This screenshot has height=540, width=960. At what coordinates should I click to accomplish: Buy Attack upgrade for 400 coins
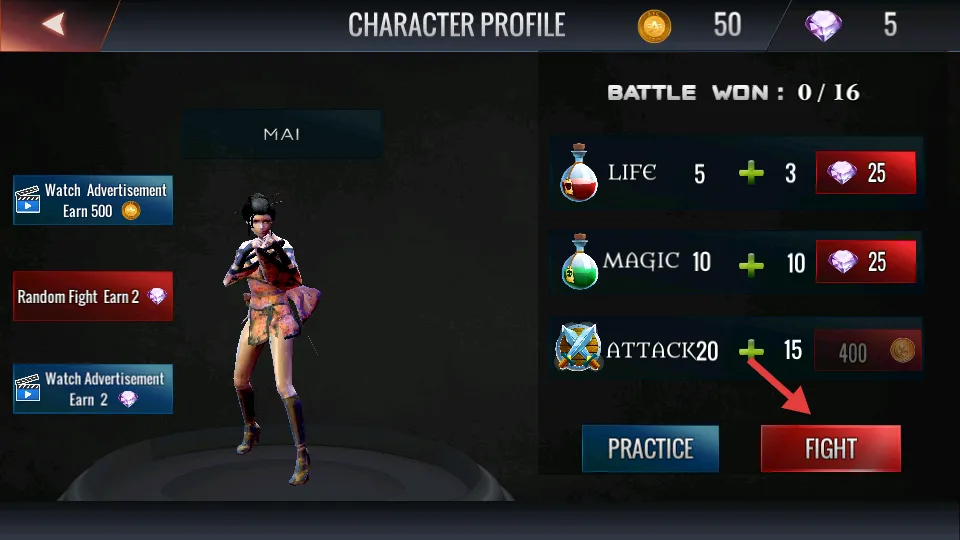(866, 351)
